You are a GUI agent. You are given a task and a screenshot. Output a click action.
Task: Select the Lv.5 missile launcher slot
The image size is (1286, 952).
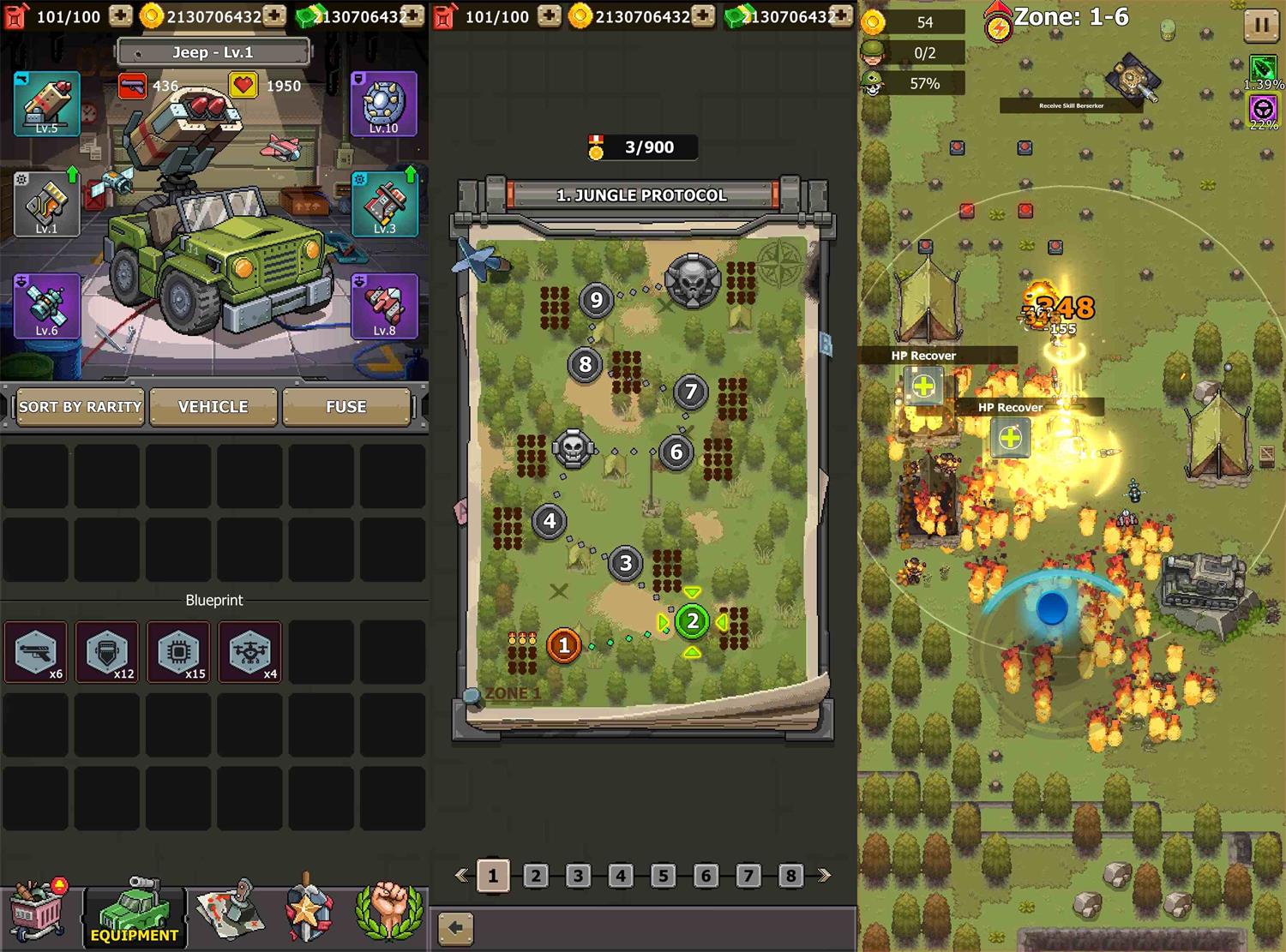pos(47,105)
